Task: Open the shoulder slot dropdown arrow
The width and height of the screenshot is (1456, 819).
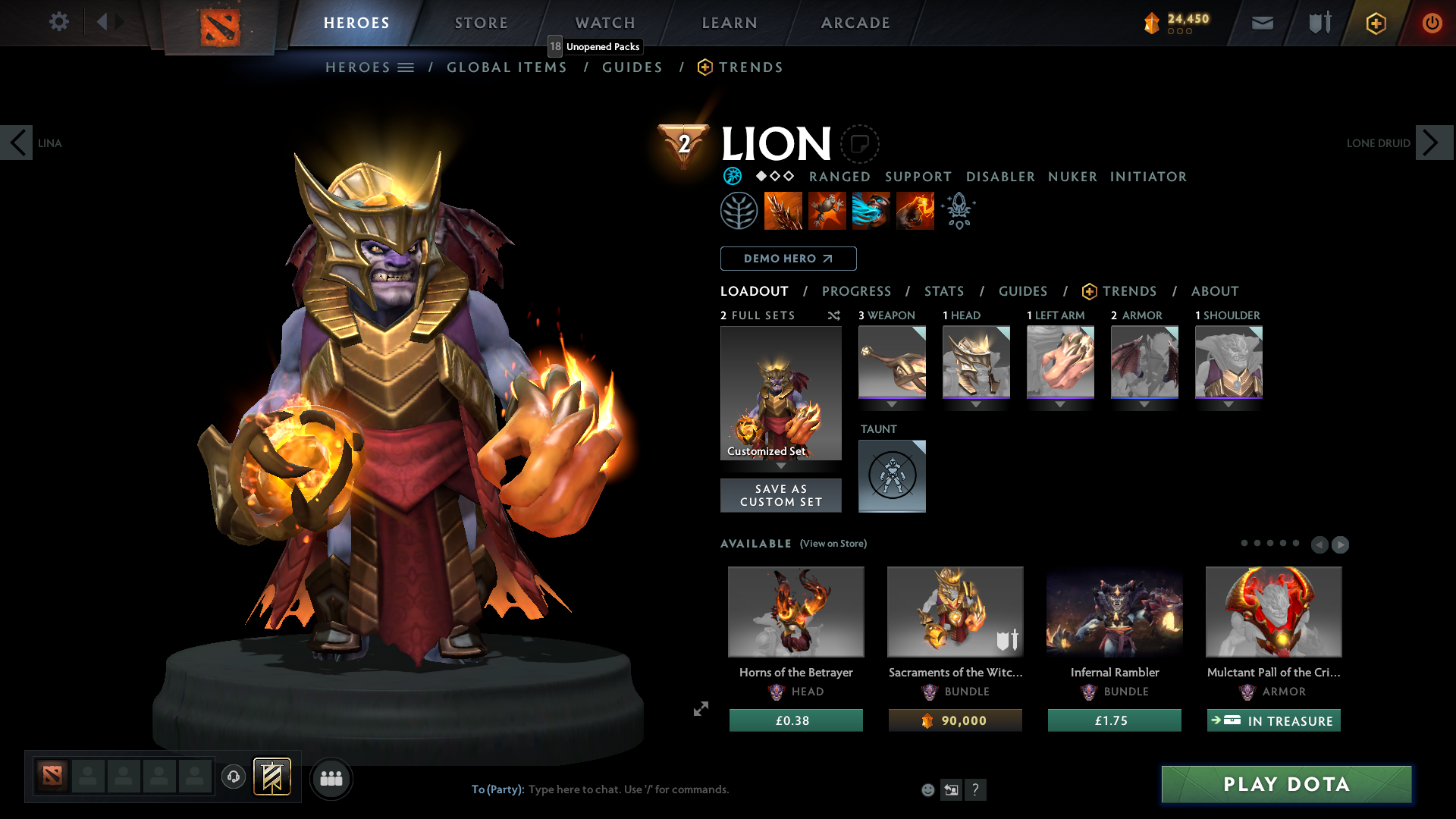Action: [x=1228, y=405]
